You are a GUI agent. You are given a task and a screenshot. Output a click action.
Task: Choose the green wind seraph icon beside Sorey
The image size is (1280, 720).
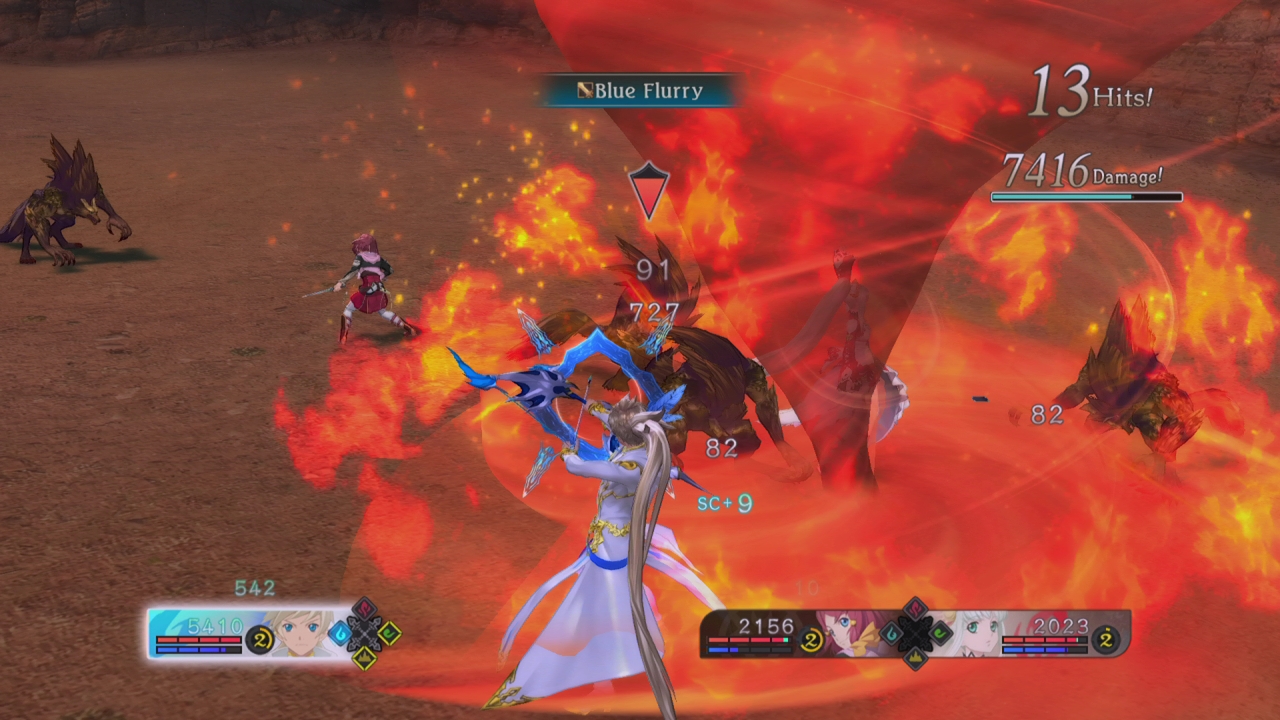pyautogui.click(x=390, y=633)
